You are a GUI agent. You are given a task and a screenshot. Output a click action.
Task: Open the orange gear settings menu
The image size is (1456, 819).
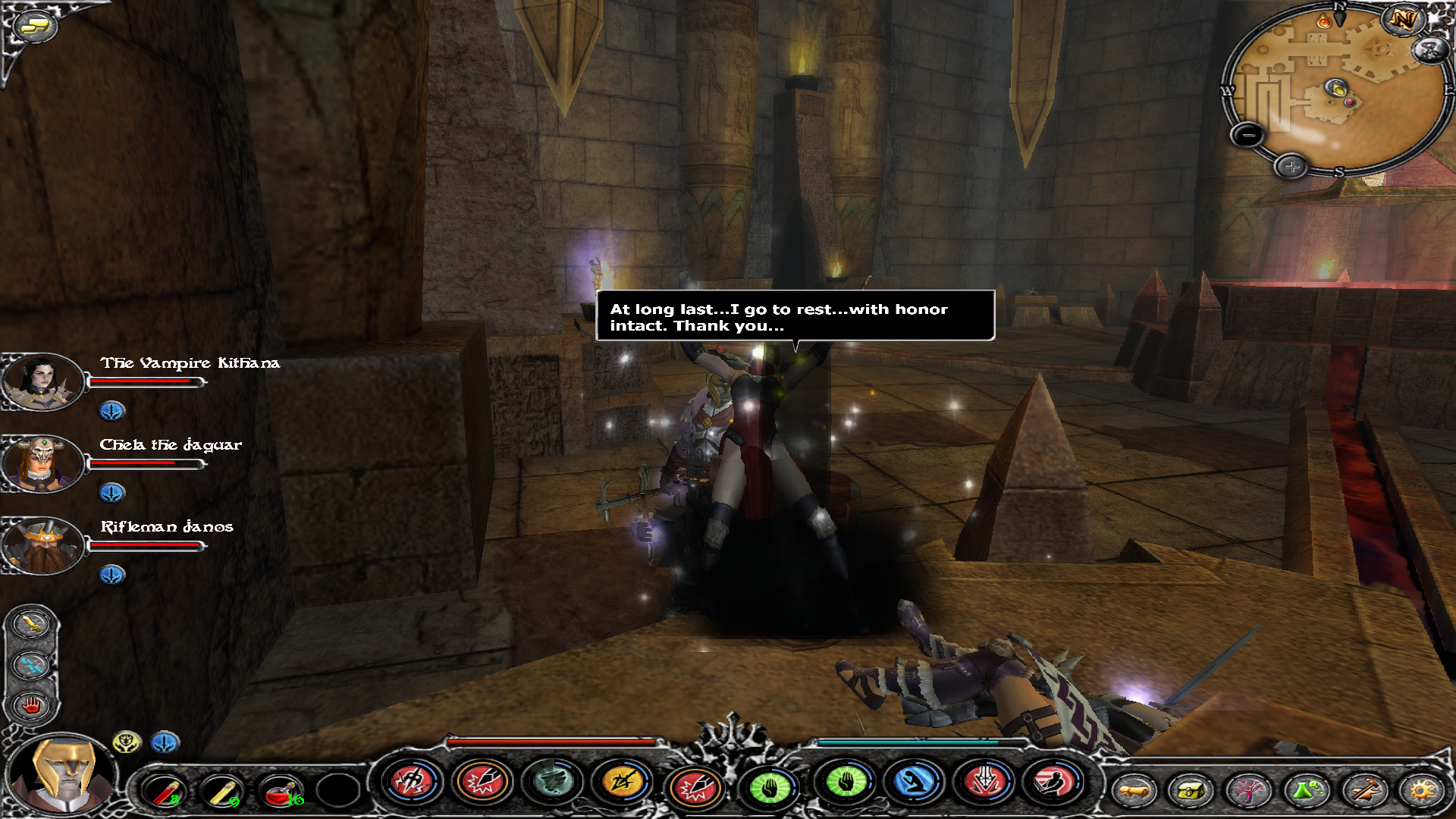[1422, 791]
